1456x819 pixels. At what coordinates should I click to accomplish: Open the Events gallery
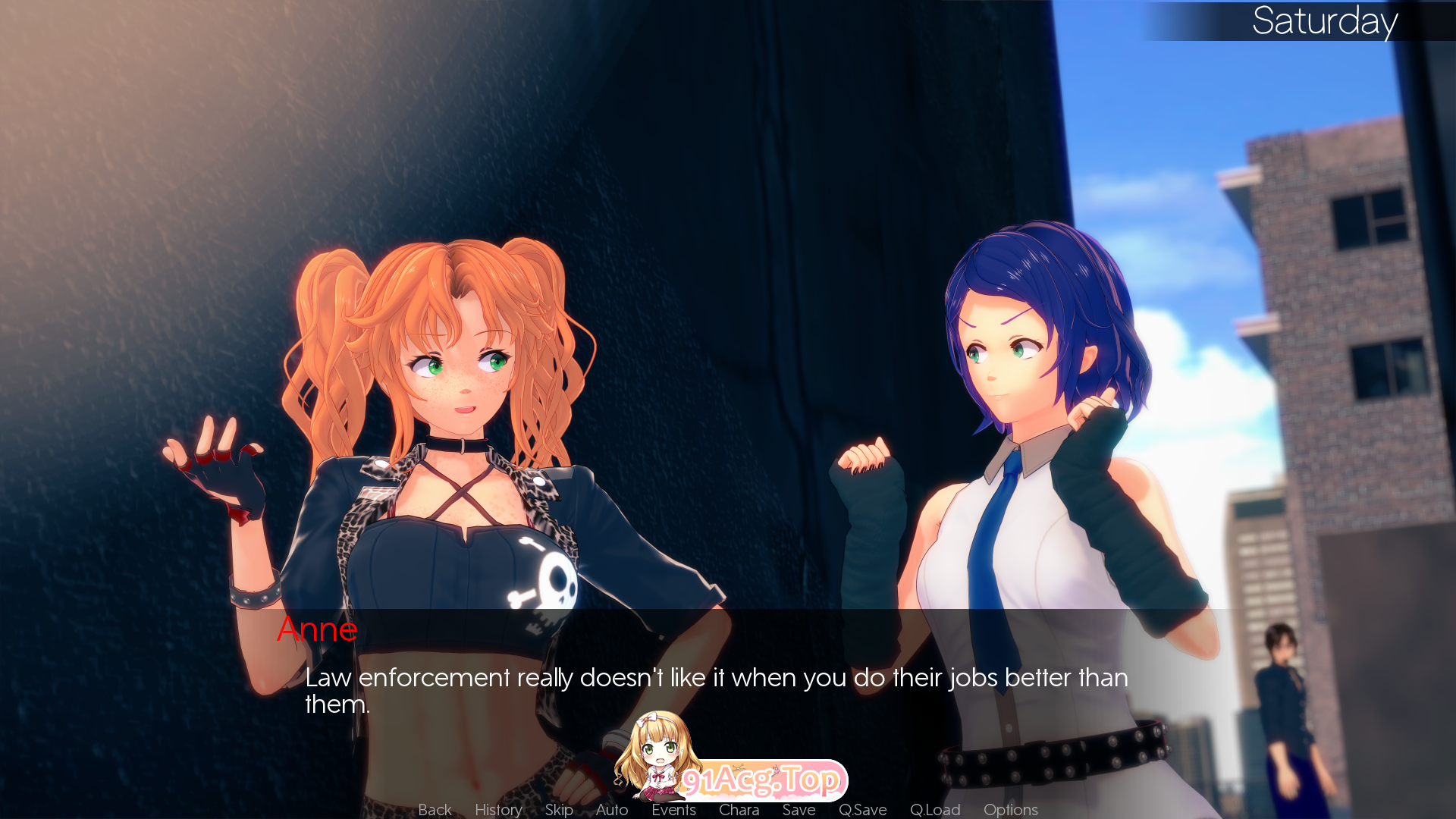pyautogui.click(x=674, y=810)
